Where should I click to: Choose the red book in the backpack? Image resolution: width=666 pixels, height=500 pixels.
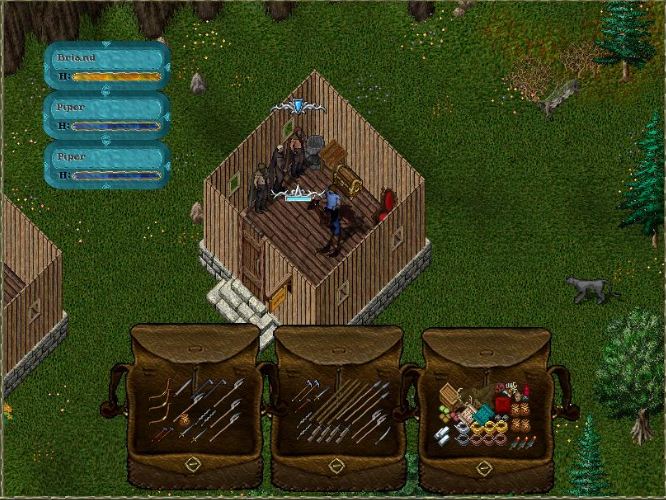coord(502,403)
